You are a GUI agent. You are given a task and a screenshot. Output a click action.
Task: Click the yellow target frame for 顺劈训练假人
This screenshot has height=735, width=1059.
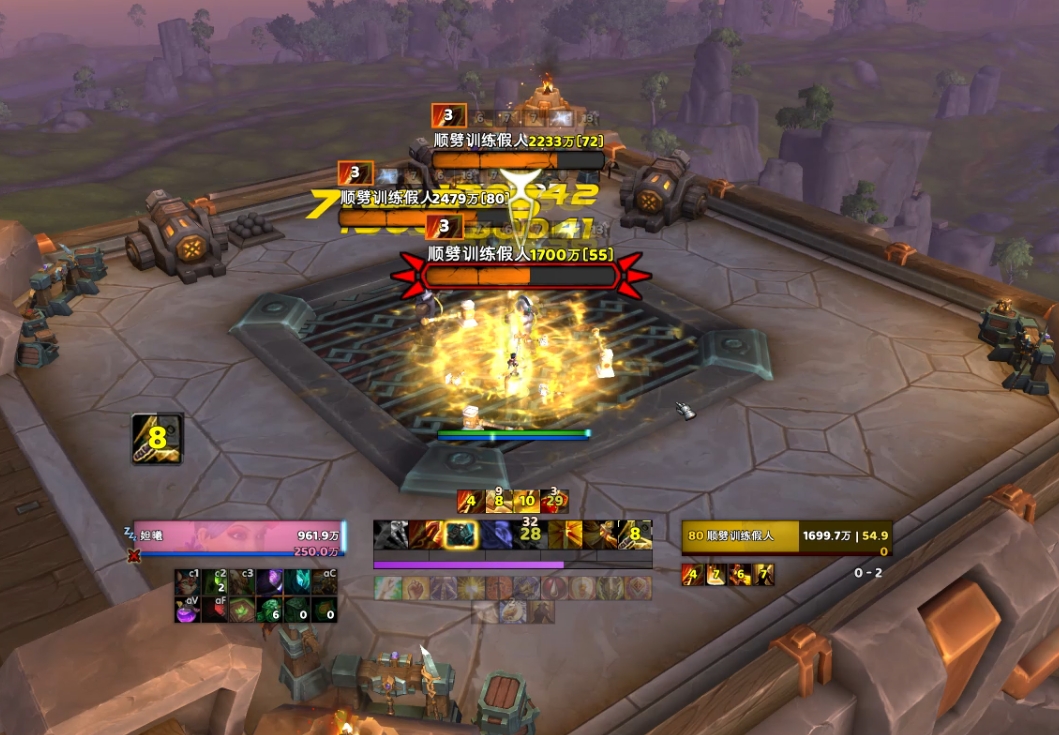(x=787, y=537)
